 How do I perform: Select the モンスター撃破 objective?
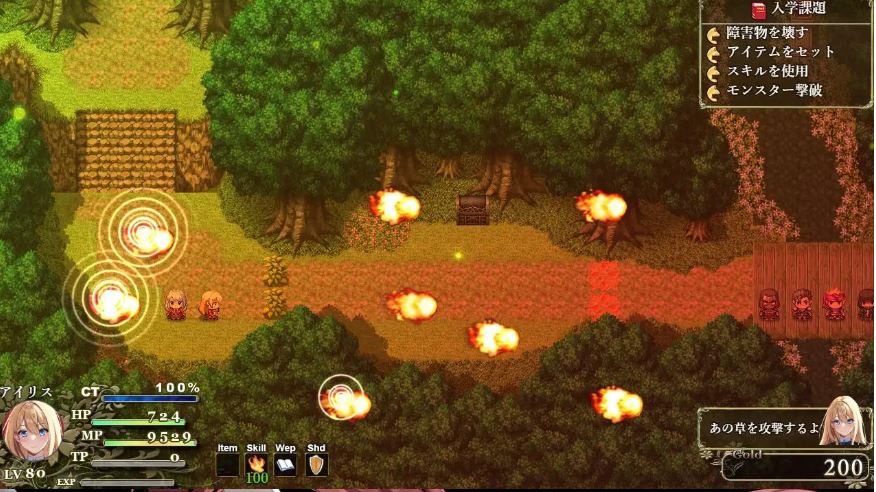pyautogui.click(x=773, y=92)
